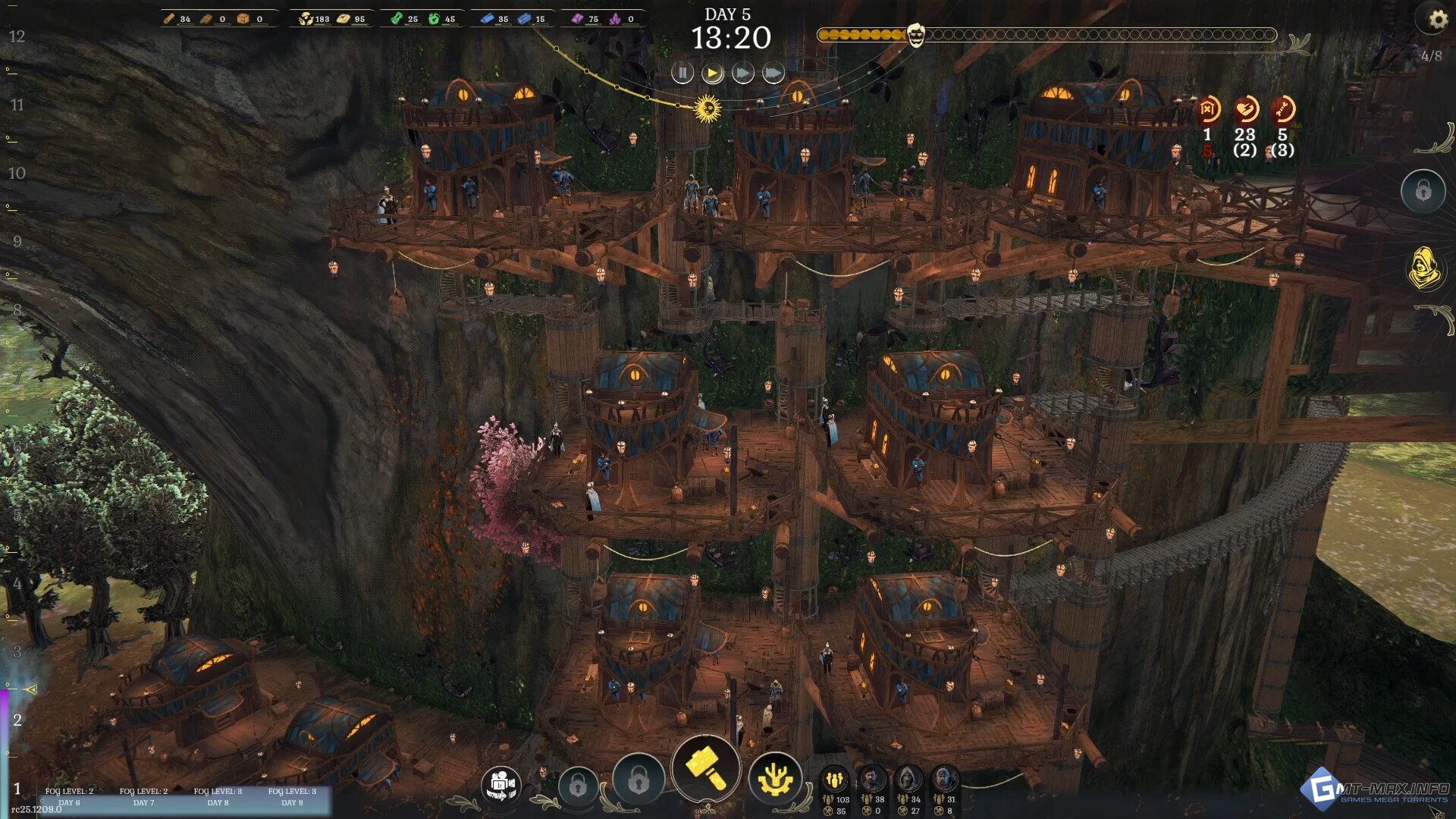This screenshot has width=1456, height=819.
Task: Open the gear-and-branches management menu
Action: 774,780
